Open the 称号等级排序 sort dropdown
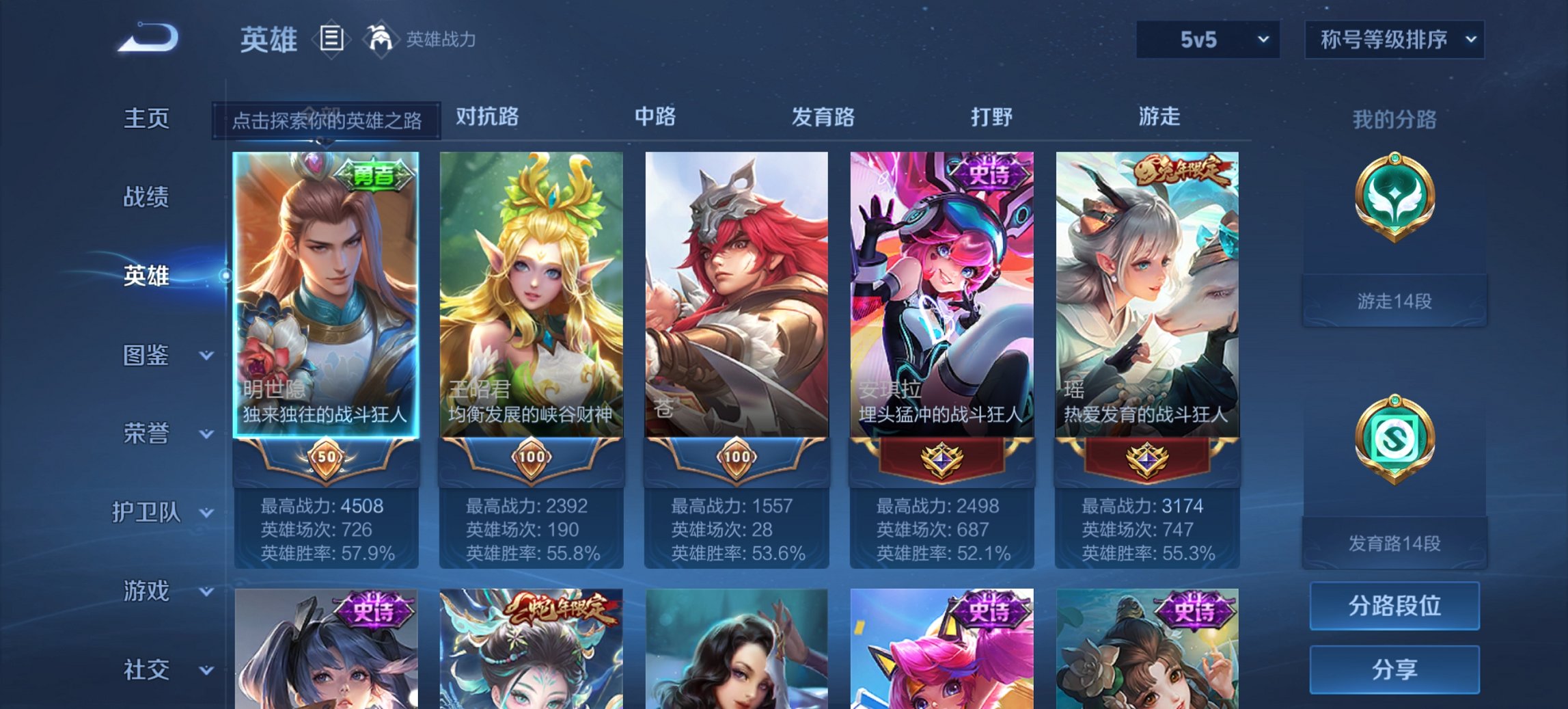The image size is (1568, 709). coord(1394,40)
